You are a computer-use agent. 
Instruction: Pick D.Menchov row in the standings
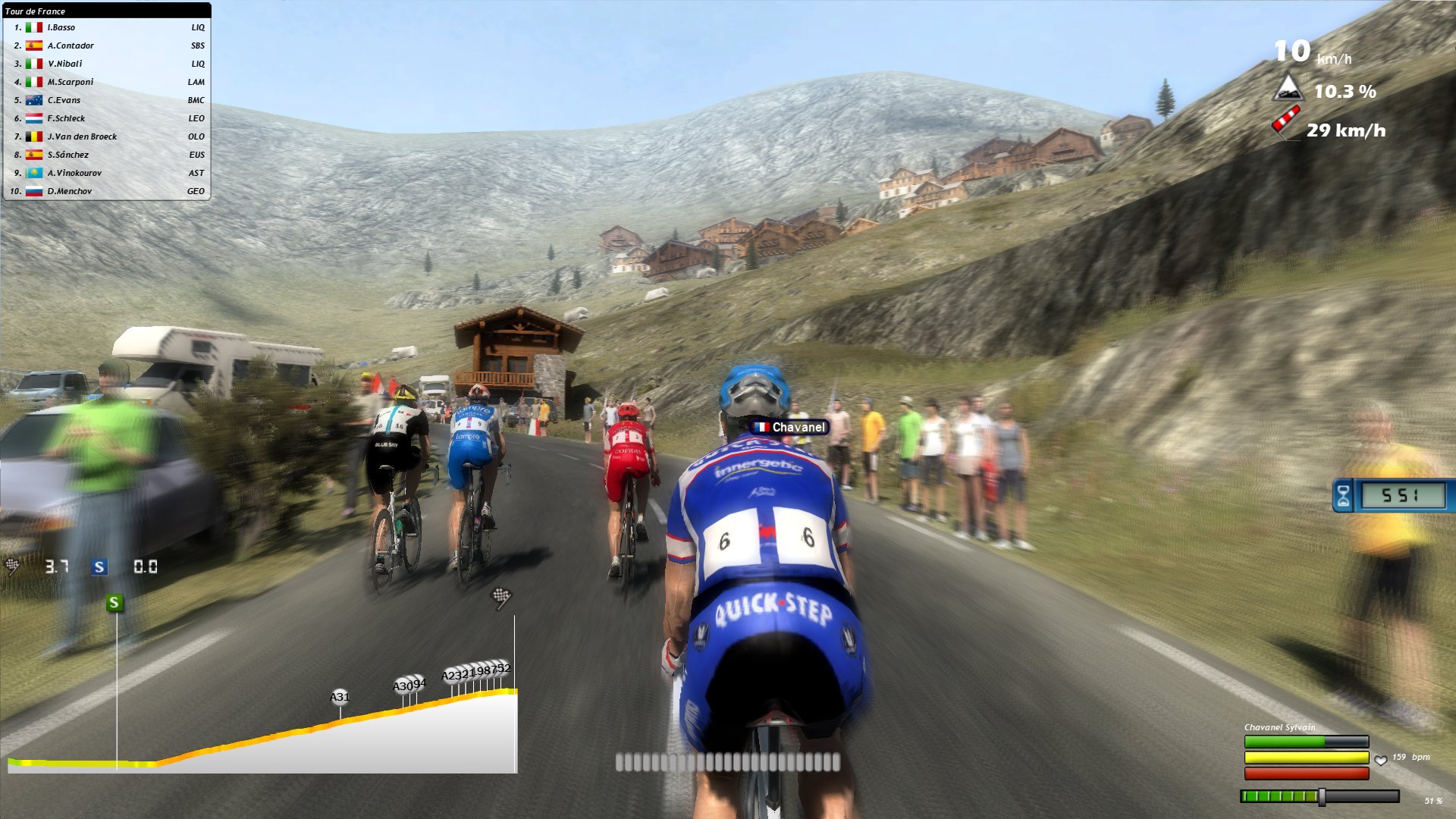[x=69, y=191]
